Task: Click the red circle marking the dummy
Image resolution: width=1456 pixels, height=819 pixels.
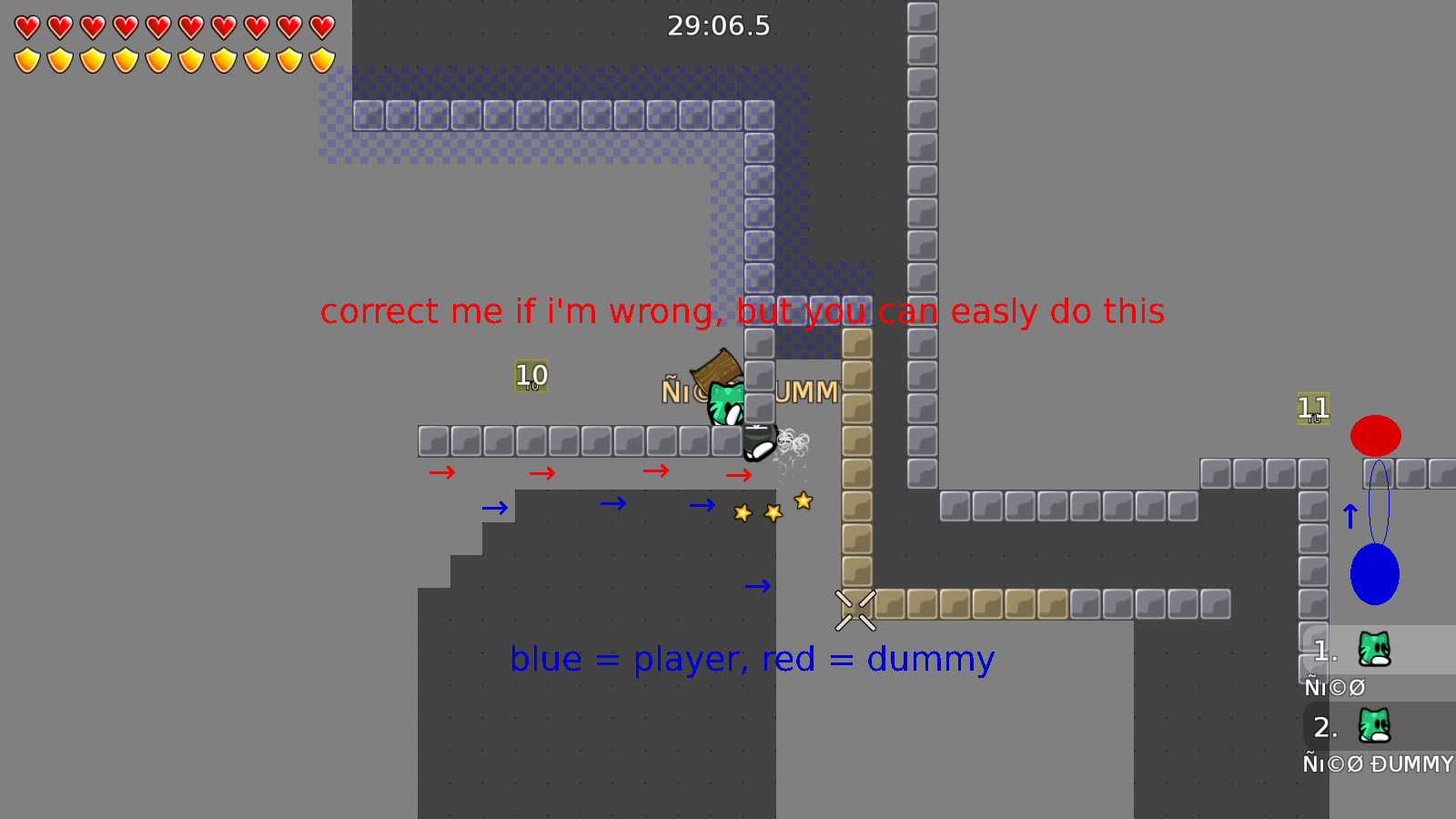Action: click(1377, 435)
